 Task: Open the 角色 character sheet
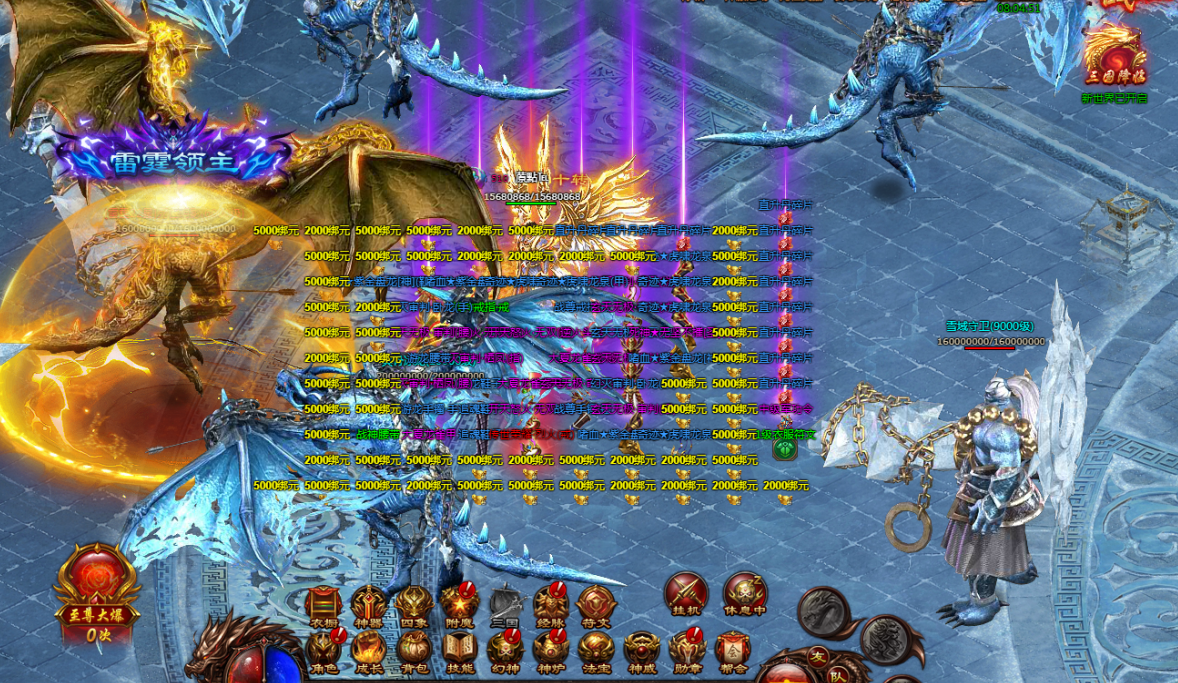point(324,651)
